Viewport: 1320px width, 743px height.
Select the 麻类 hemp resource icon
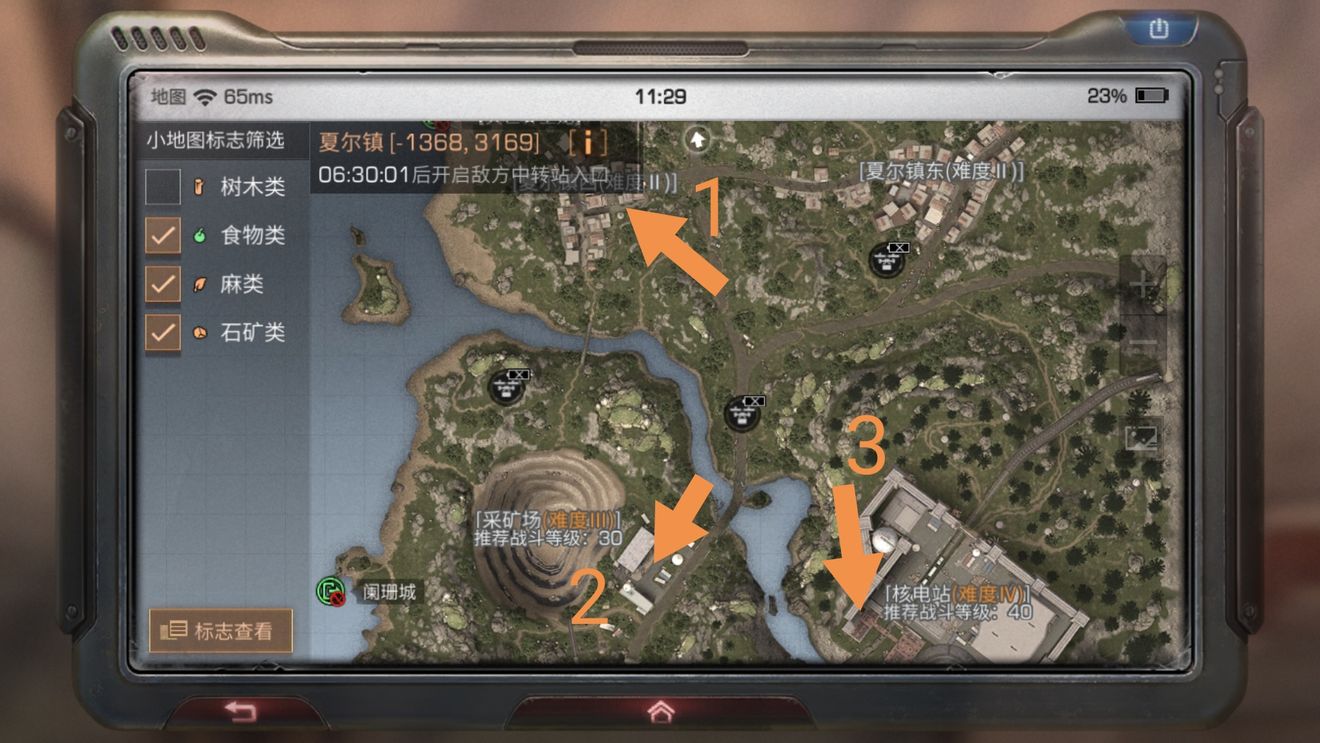(200, 285)
